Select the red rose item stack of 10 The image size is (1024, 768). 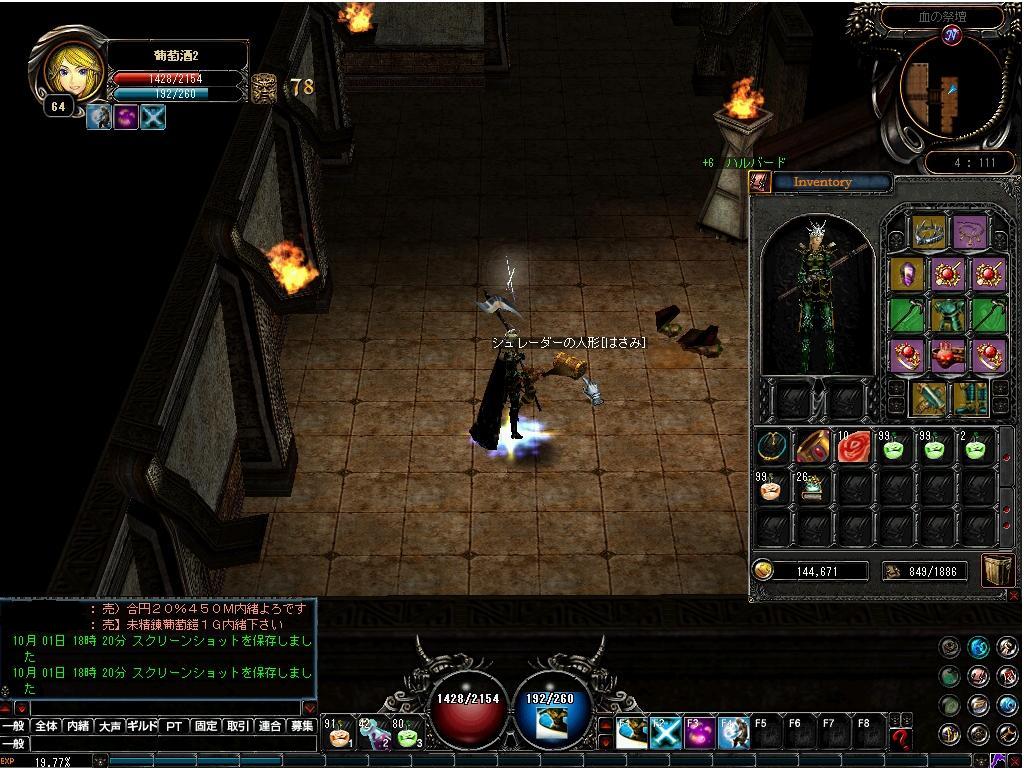coord(853,447)
